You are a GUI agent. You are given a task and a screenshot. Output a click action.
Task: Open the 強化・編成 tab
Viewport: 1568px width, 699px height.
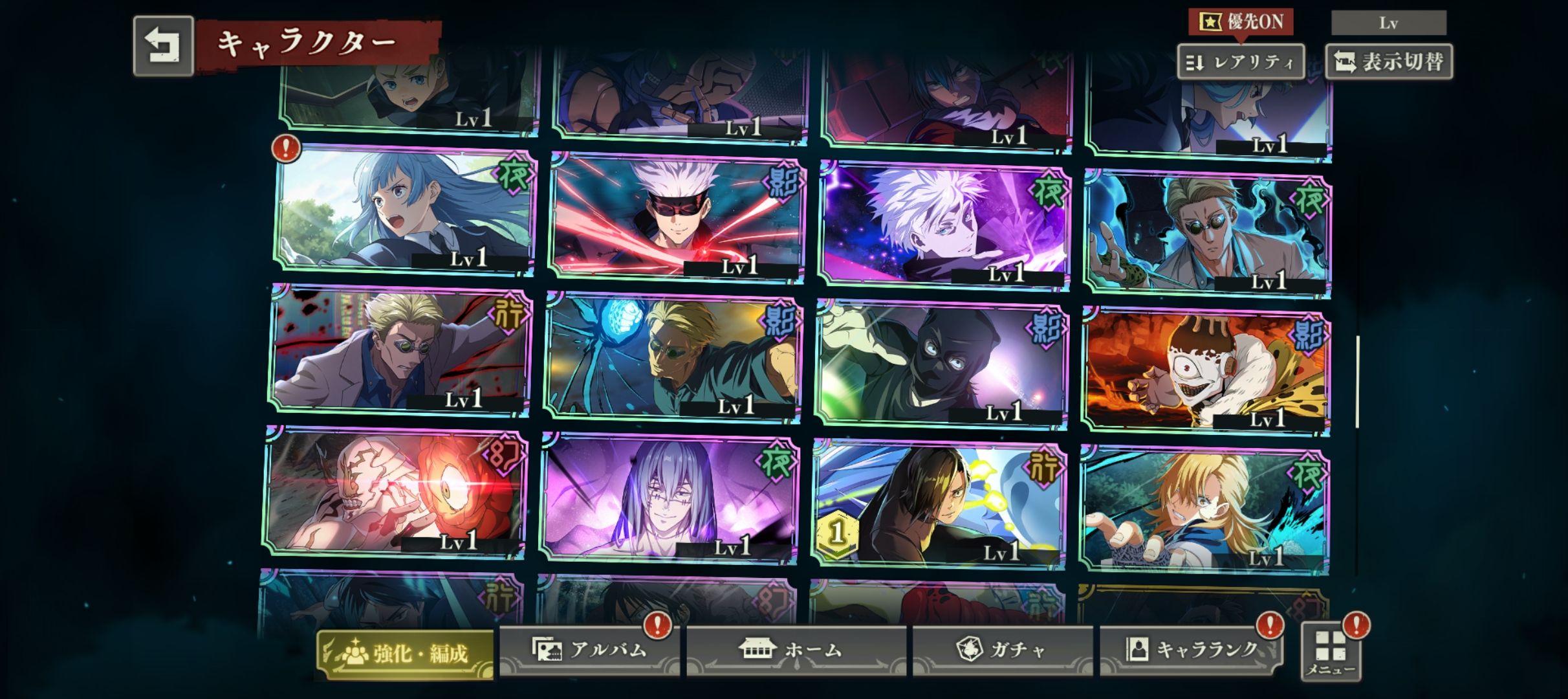click(x=406, y=654)
